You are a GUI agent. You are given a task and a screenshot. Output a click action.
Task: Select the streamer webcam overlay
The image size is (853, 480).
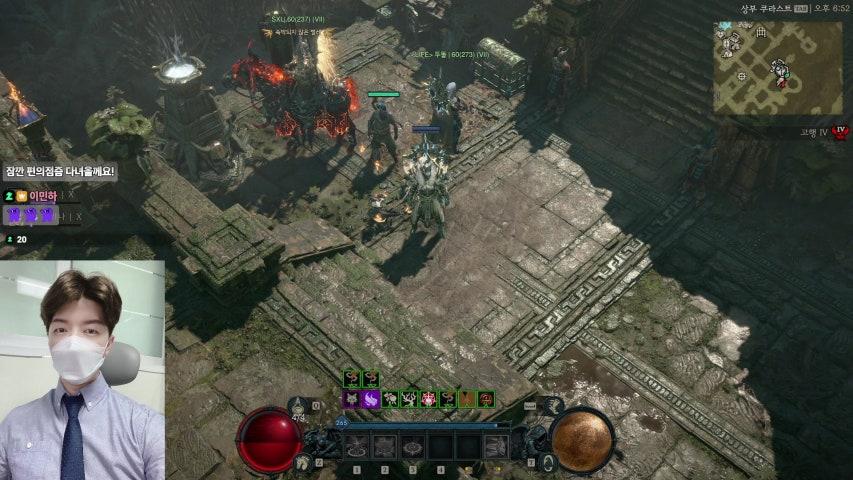[x=82, y=370]
